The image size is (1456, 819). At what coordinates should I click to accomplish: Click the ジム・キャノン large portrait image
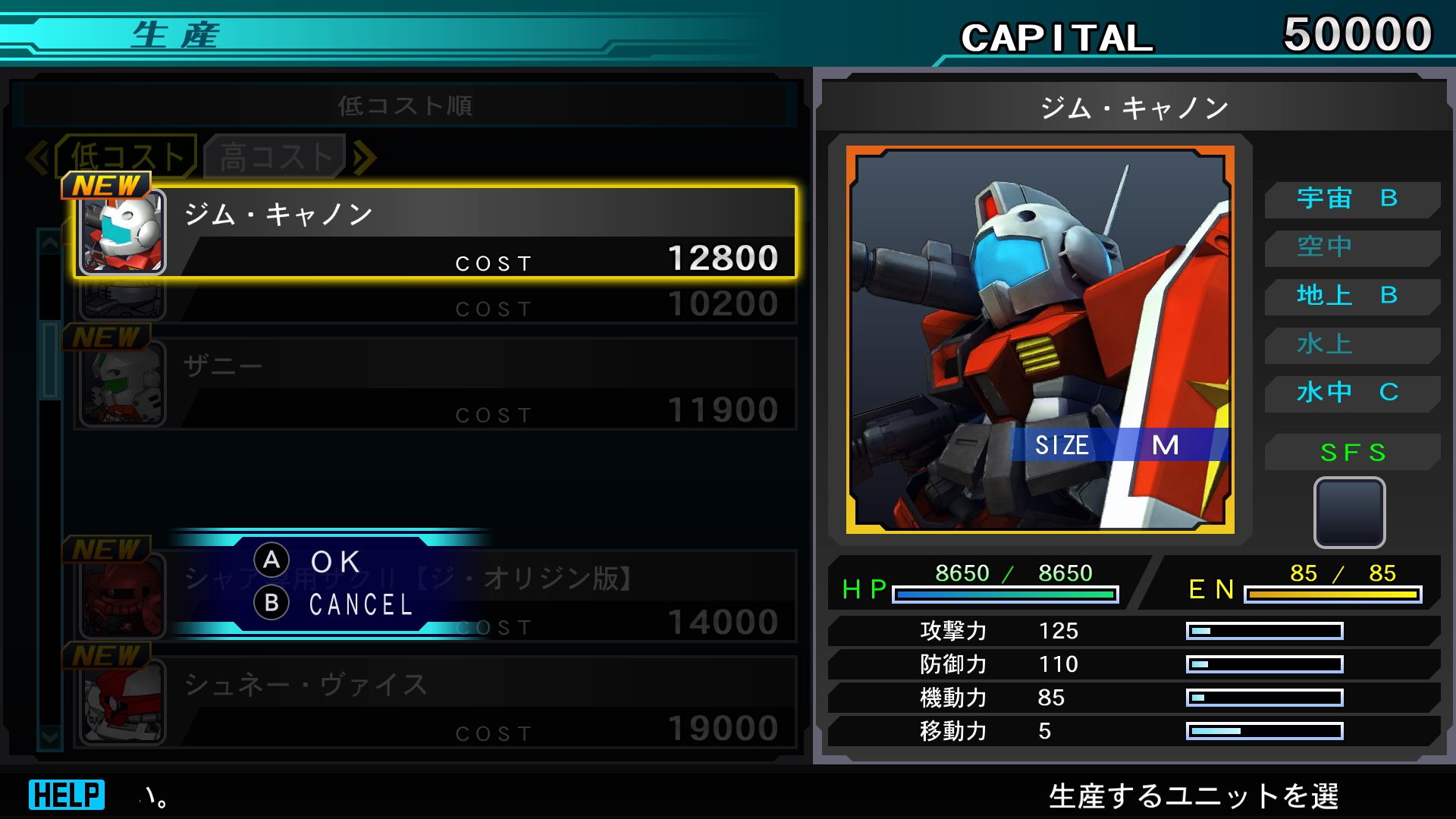1040,340
